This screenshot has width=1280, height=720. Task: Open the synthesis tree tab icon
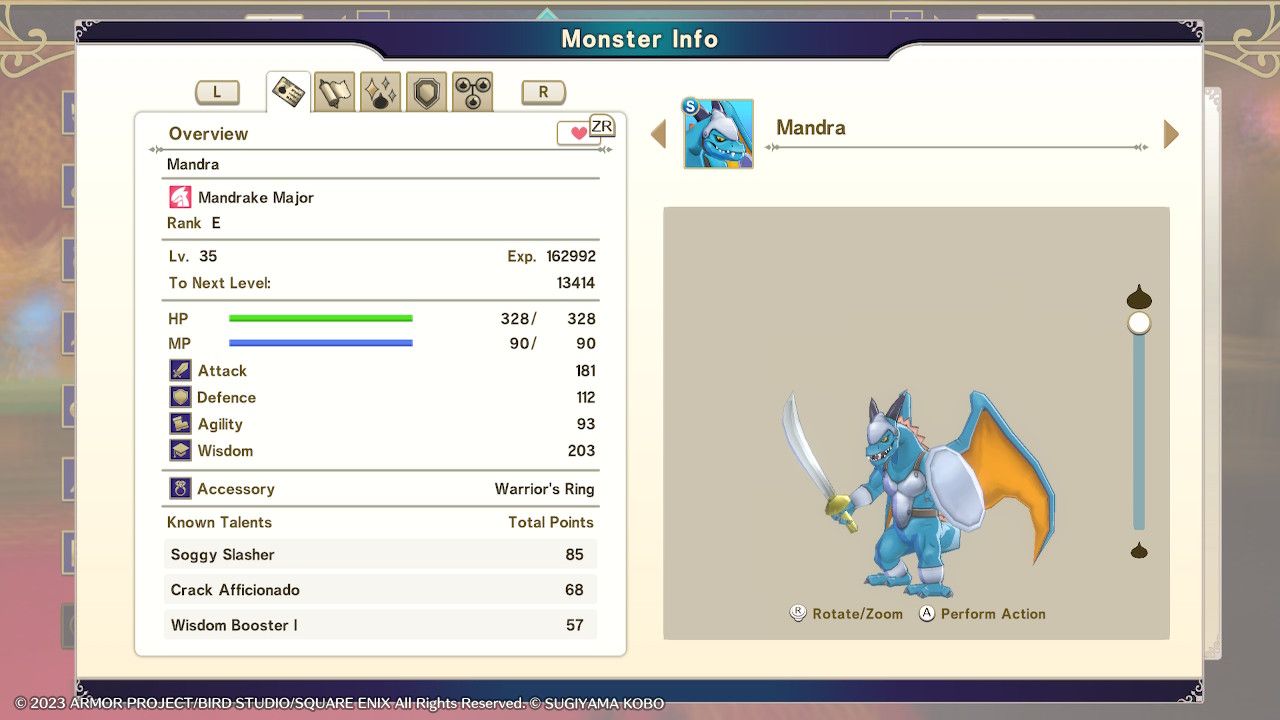471,90
